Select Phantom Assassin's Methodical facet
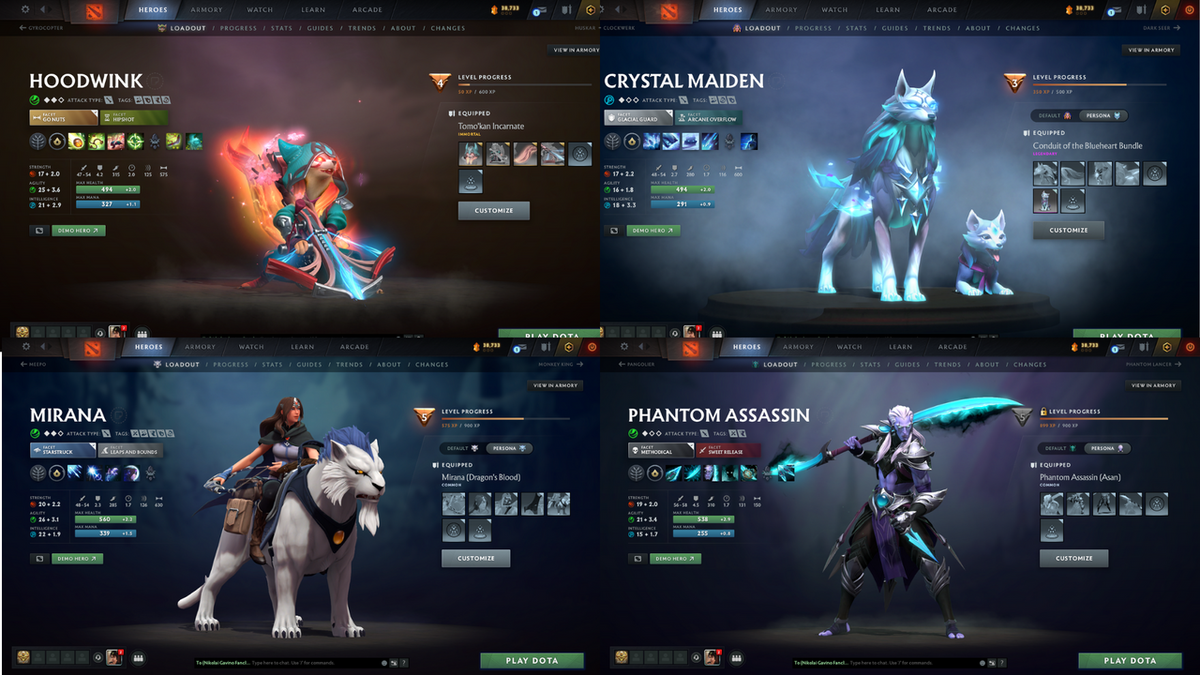The height and width of the screenshot is (675, 1200). click(660, 451)
